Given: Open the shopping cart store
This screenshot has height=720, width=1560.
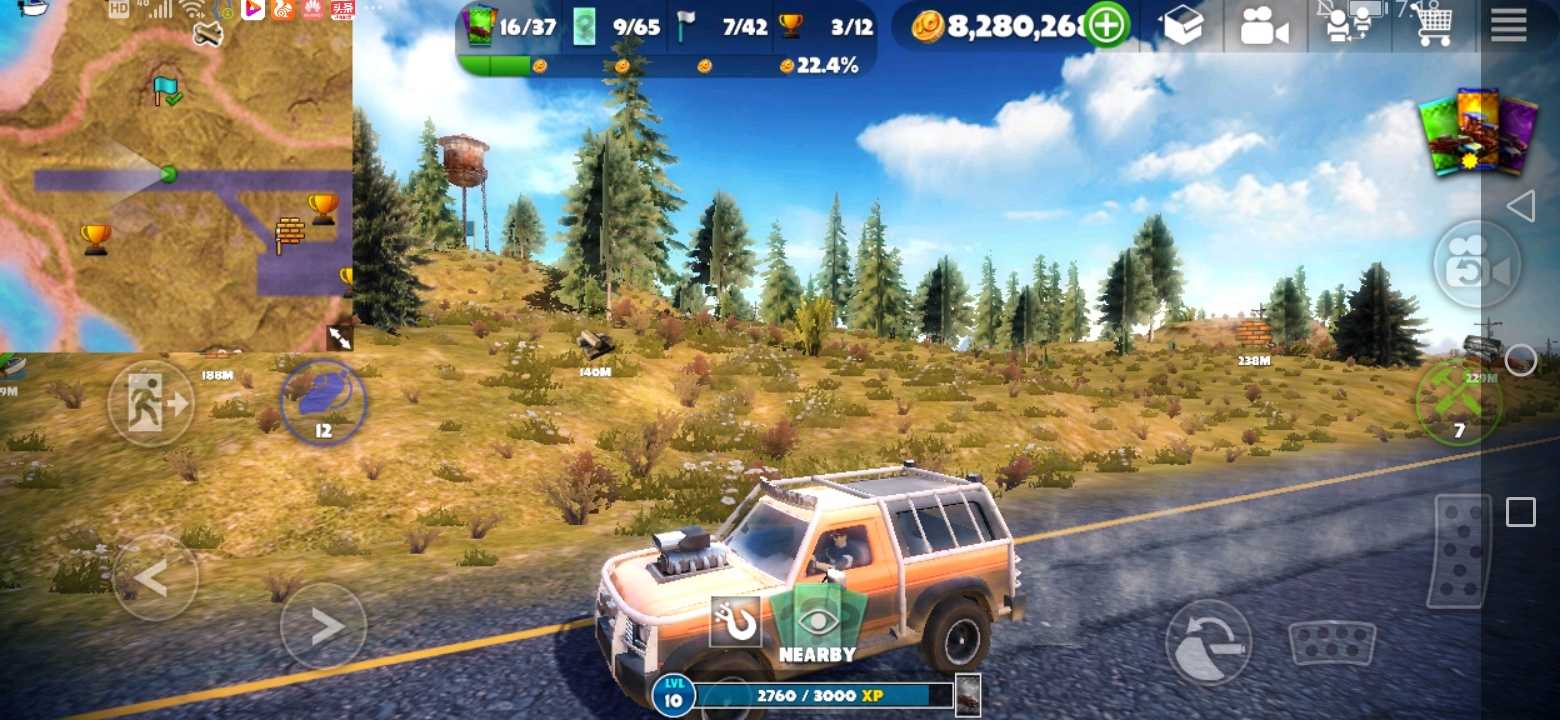Looking at the screenshot, I should click(1434, 26).
